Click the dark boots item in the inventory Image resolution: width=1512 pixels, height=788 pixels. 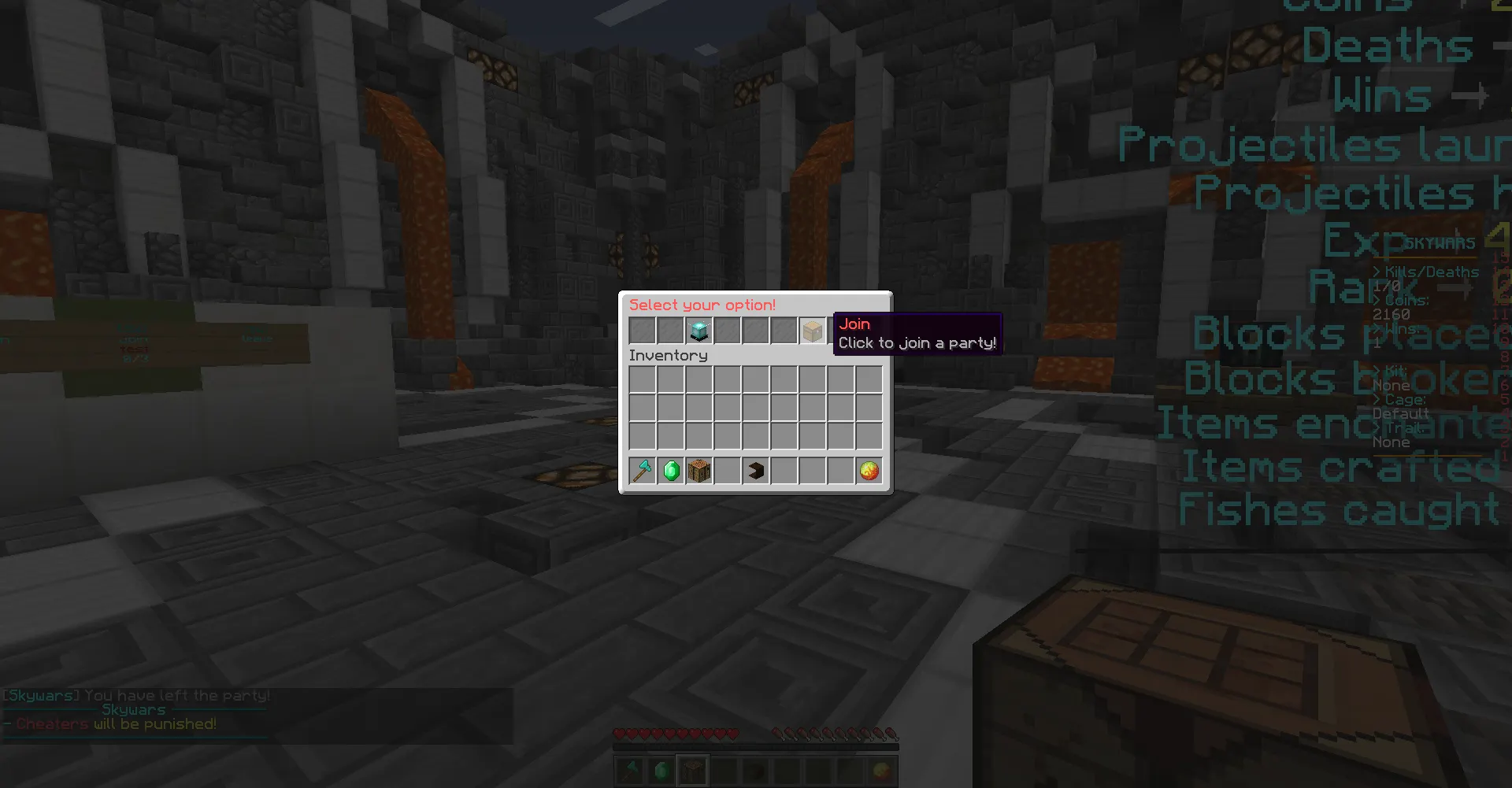(755, 470)
